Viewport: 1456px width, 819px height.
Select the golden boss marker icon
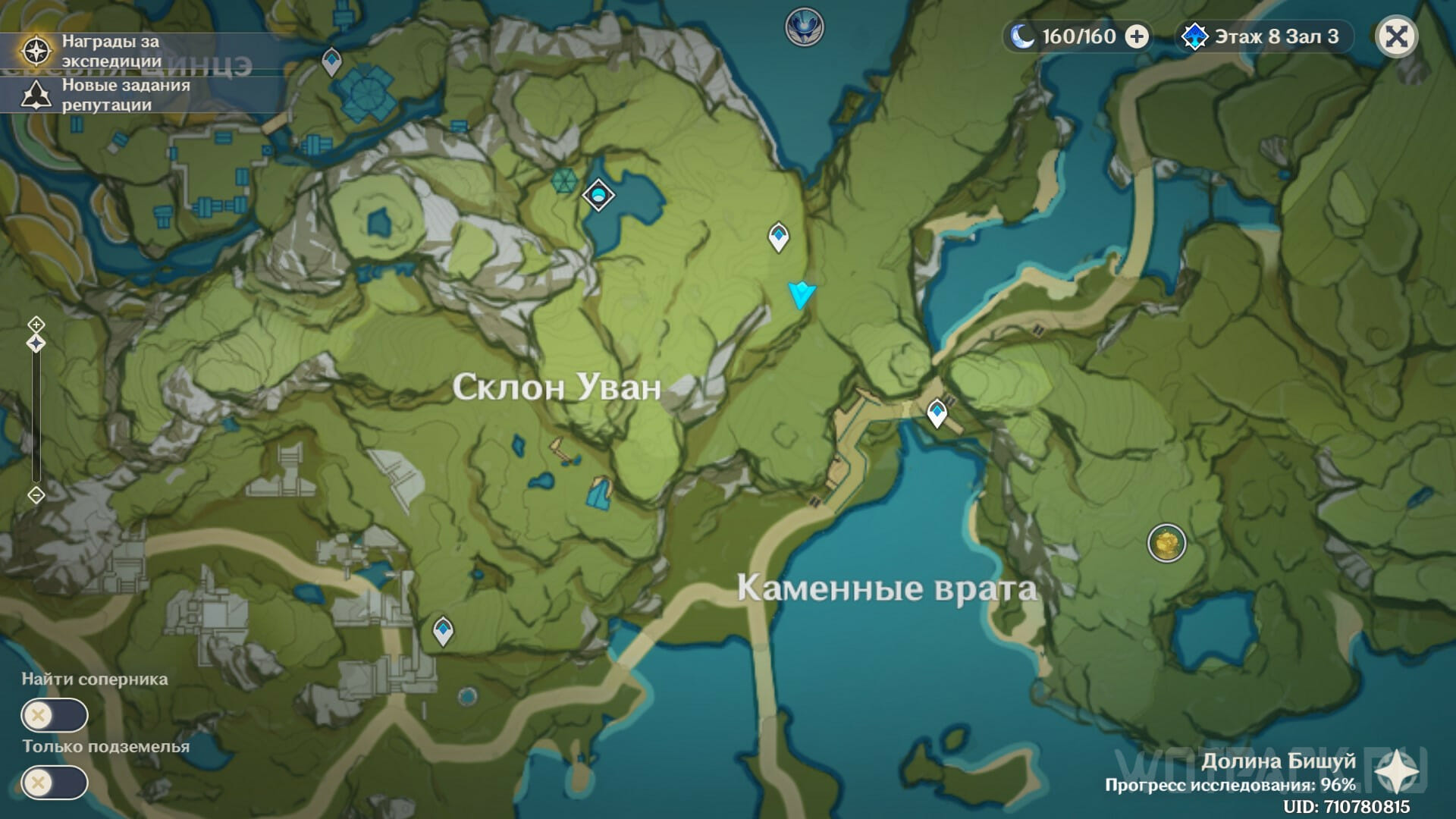(1166, 543)
